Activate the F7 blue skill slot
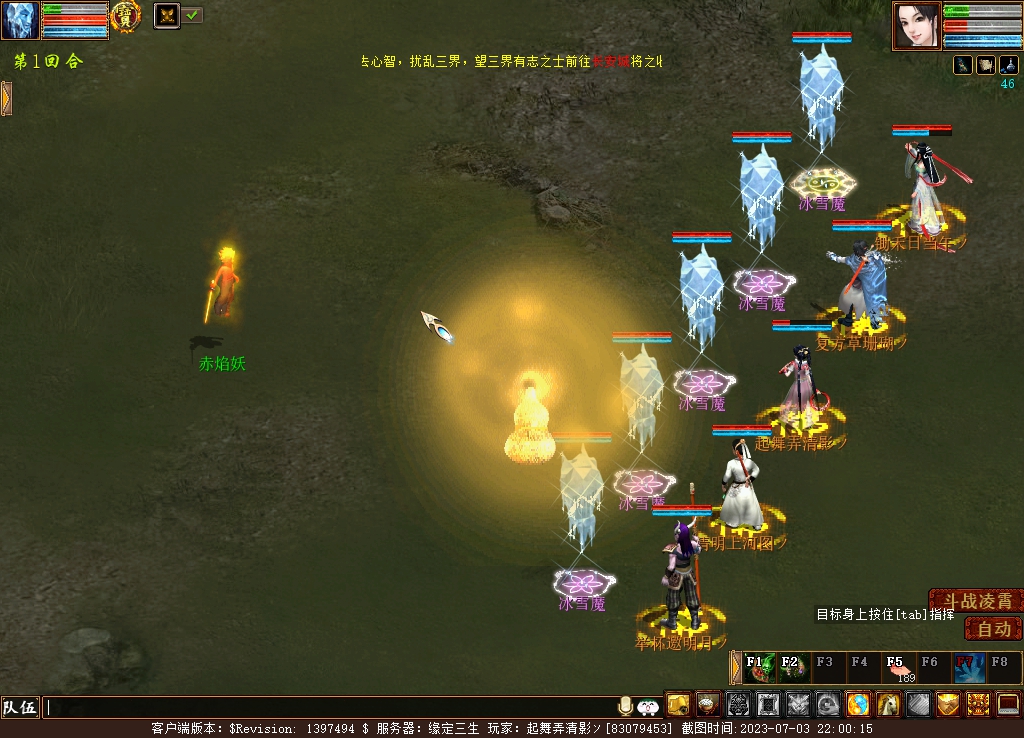This screenshot has height=738, width=1024. click(x=967, y=667)
